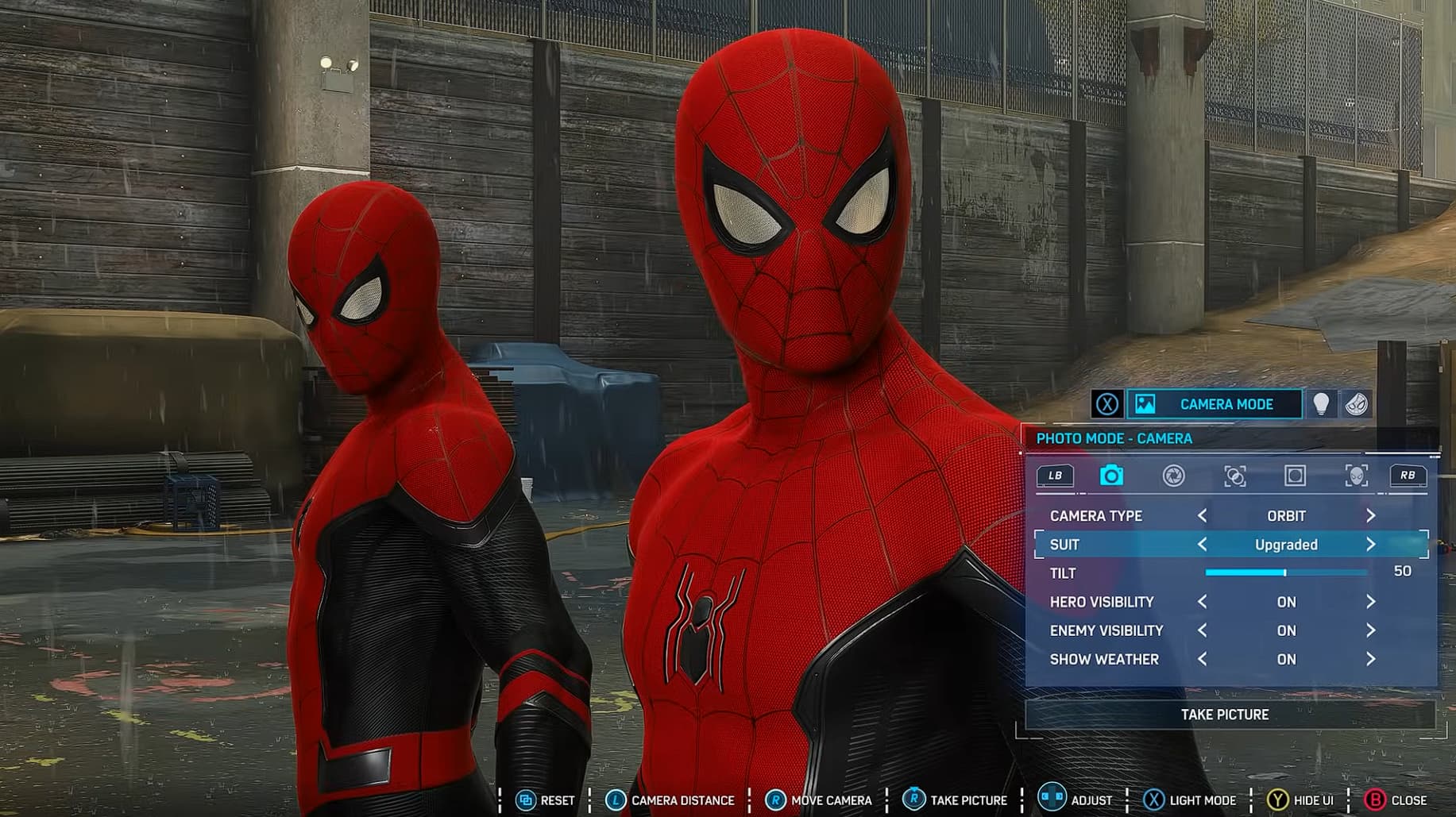1456x817 pixels.
Task: Turn Show Weather off
Action: click(x=1373, y=659)
